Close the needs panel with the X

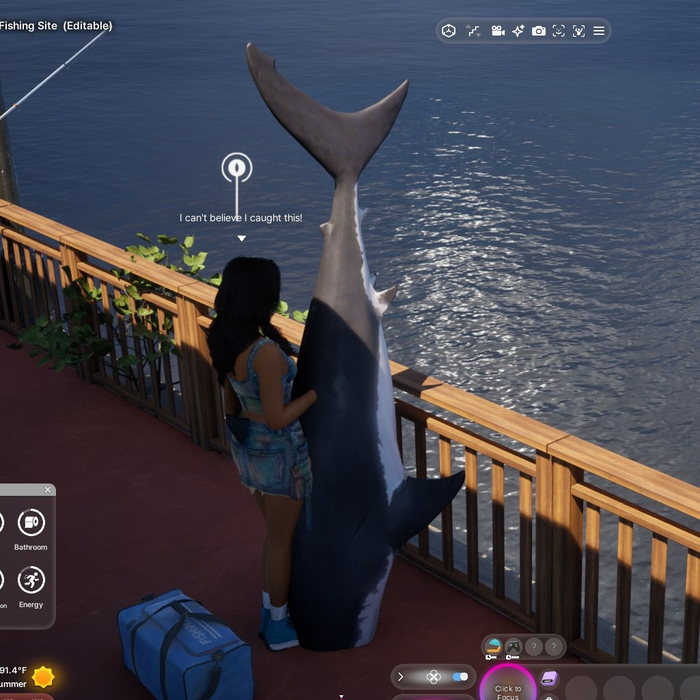(x=47, y=490)
